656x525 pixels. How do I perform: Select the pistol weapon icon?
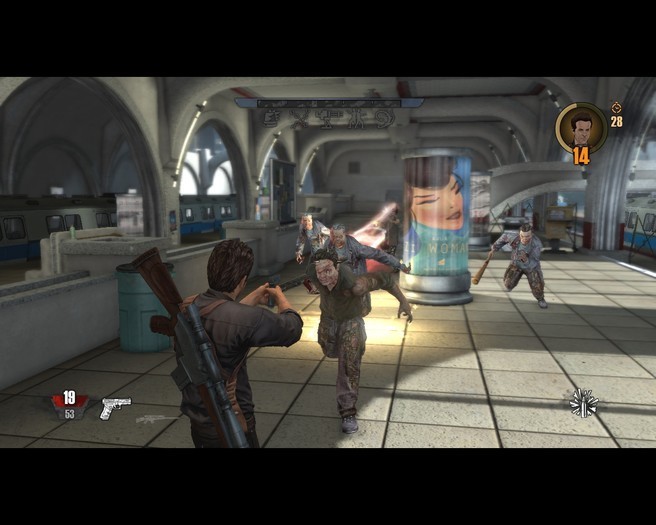pos(115,407)
